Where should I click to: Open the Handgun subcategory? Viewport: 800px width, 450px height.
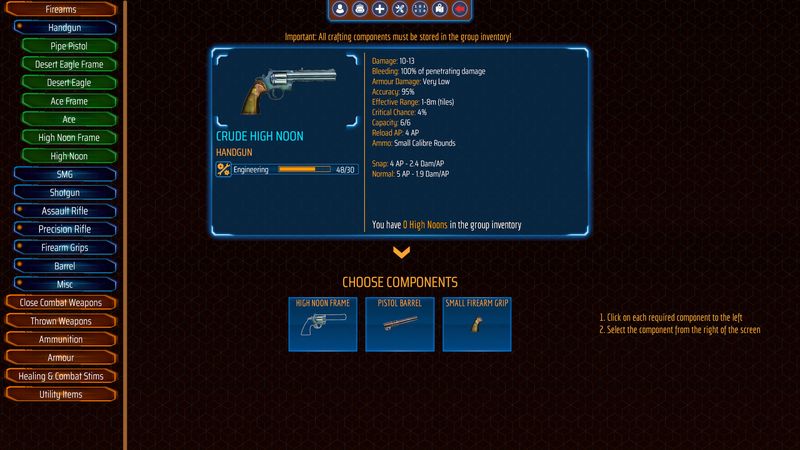click(x=64, y=28)
